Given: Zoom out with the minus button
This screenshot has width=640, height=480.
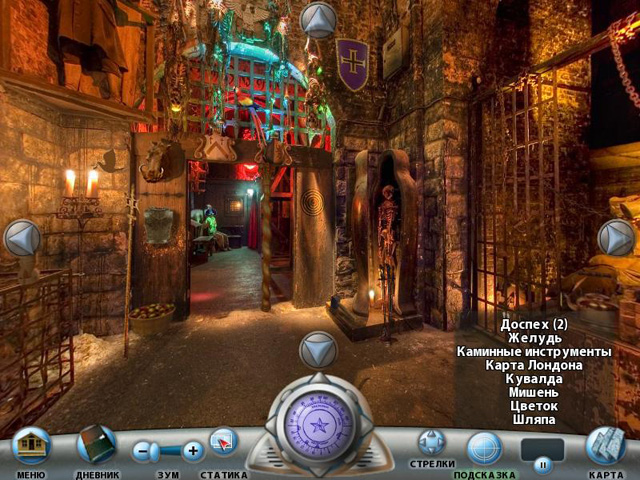Looking at the screenshot, I should click(145, 451).
